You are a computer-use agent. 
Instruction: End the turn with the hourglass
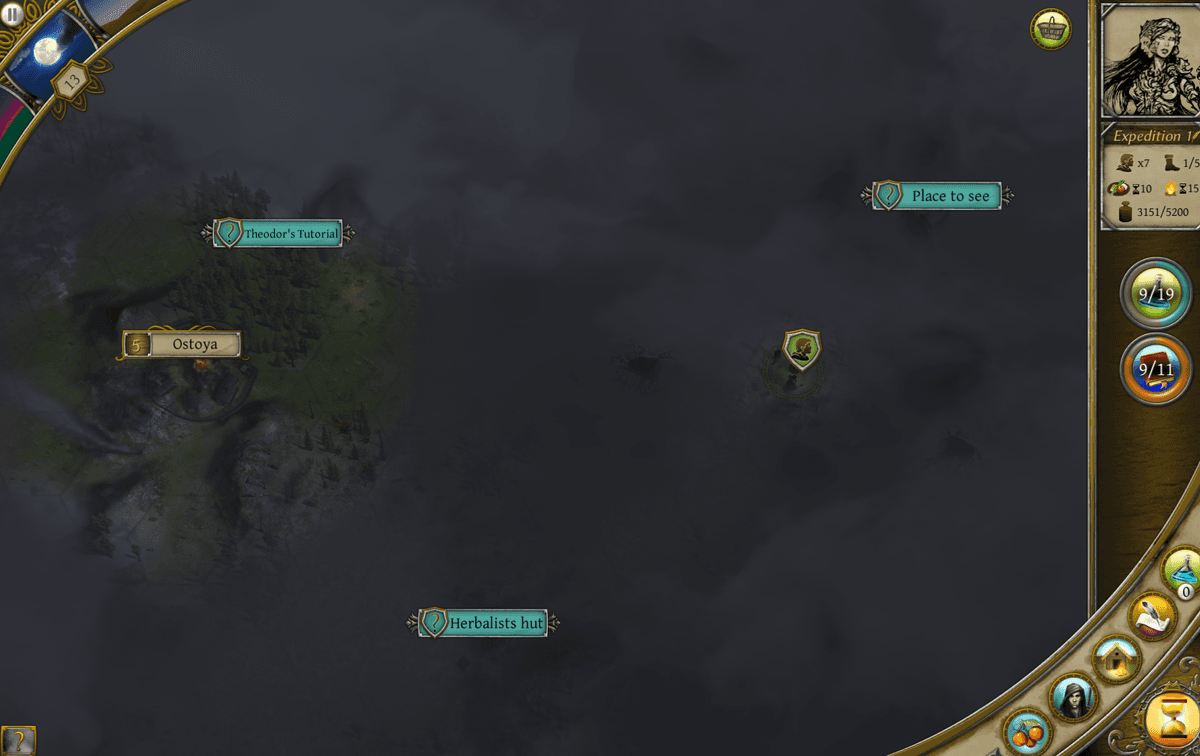(1169, 718)
